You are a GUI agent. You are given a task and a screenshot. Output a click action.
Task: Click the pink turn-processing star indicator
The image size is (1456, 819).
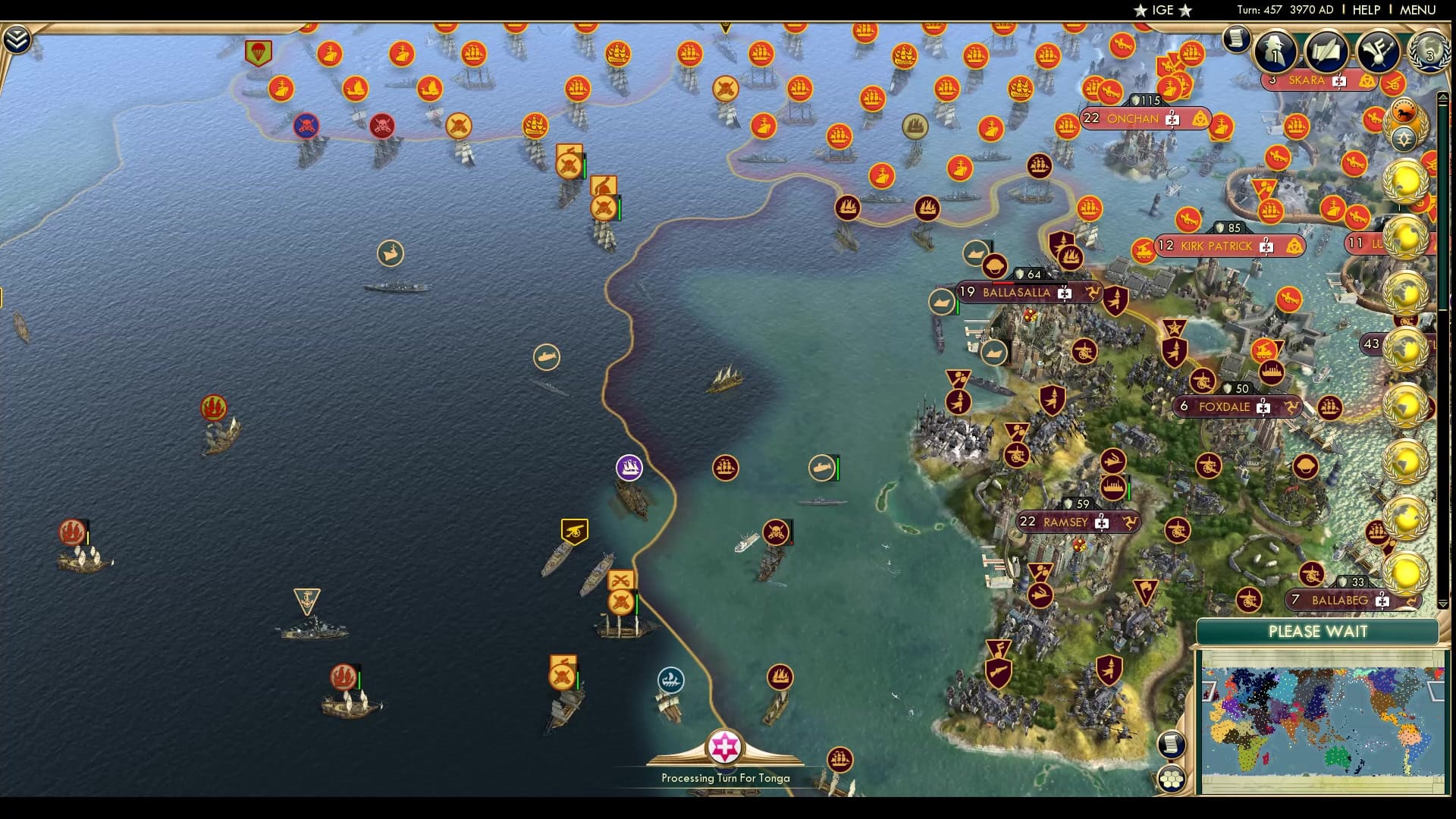click(726, 747)
